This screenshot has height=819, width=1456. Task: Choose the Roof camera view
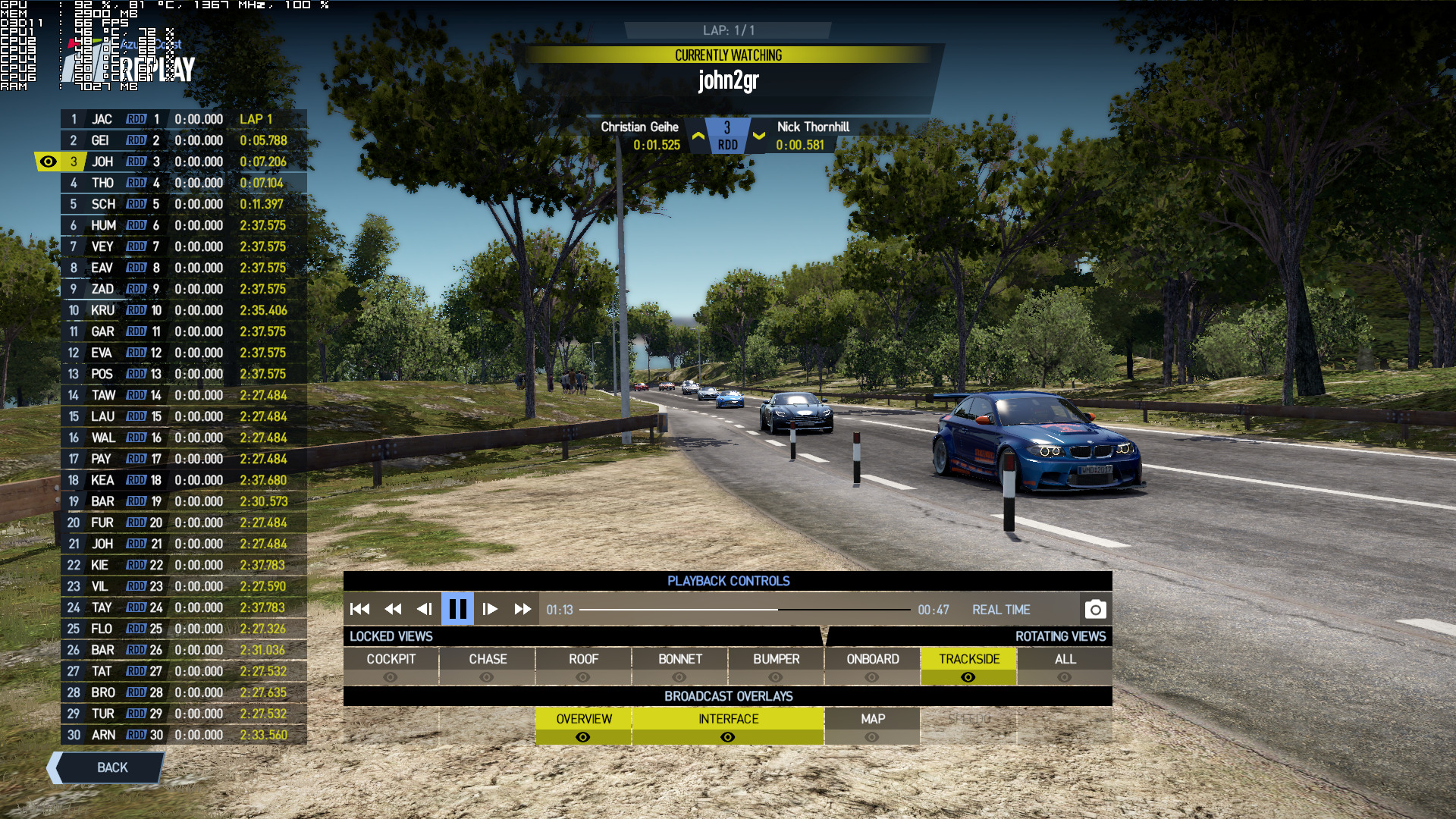tap(583, 666)
